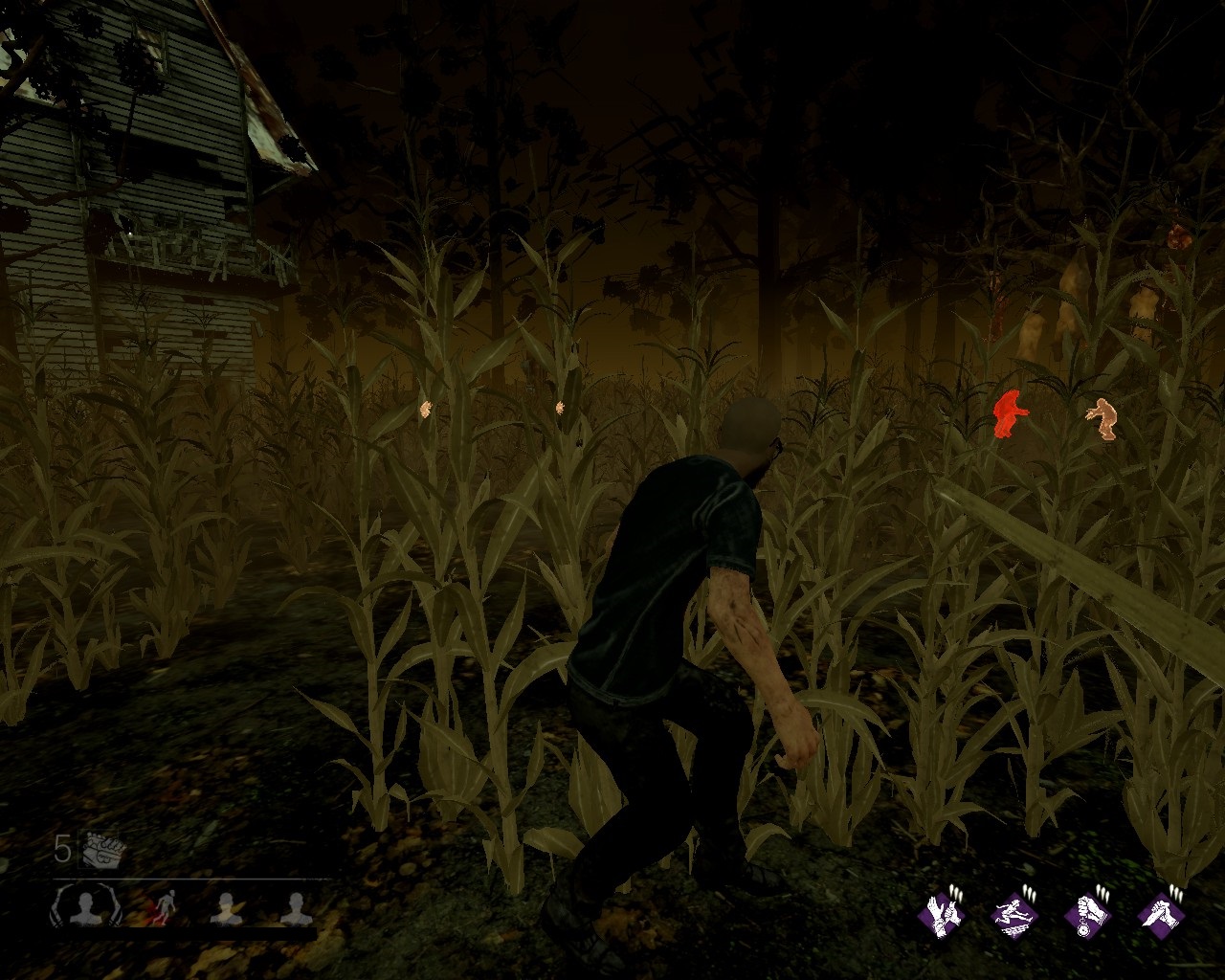Click the generator objective icon
Viewport: 1225px width, 980px height.
click(x=100, y=848)
